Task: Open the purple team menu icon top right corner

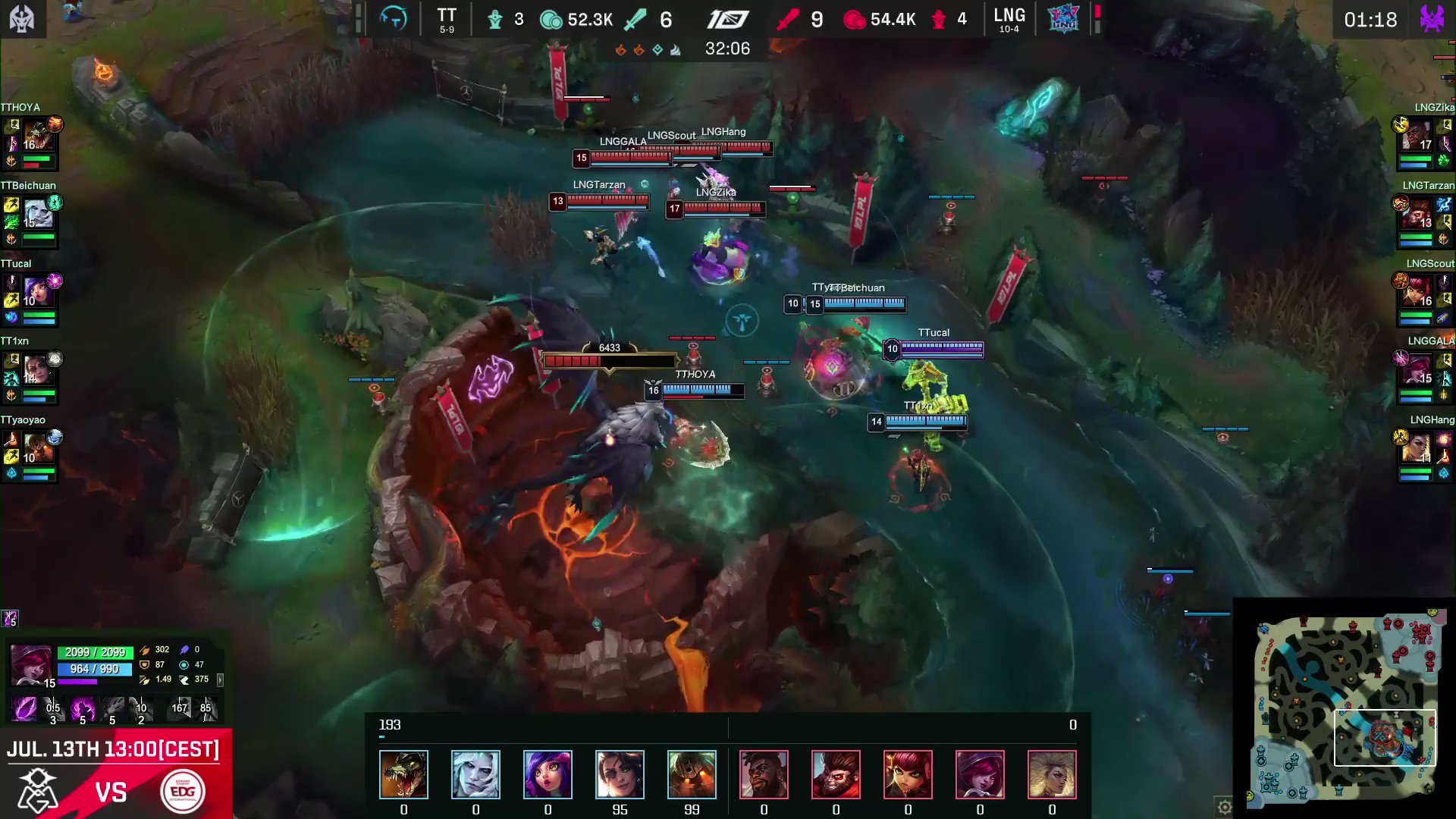Action: [x=1433, y=19]
